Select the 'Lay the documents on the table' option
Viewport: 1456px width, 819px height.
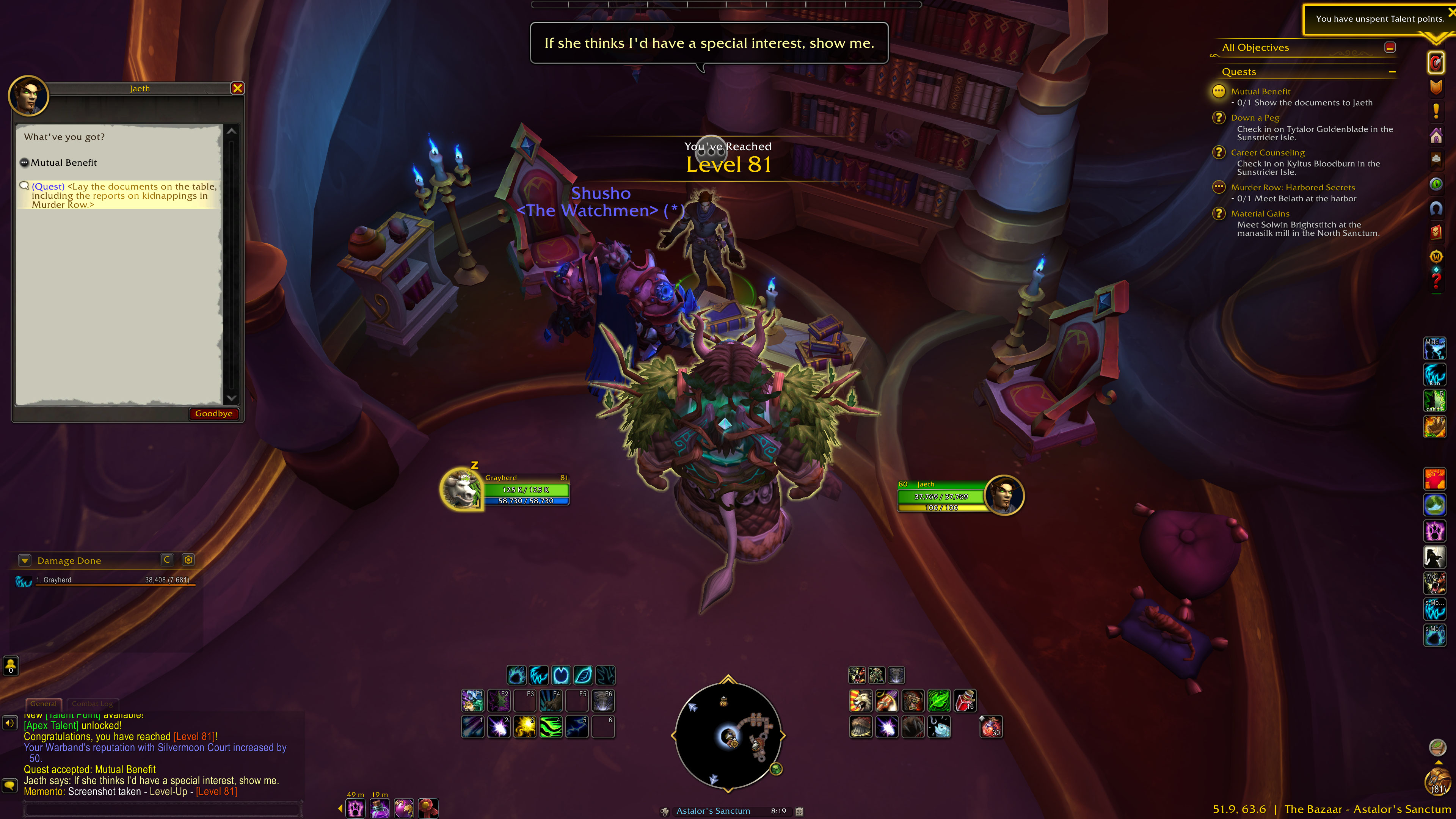click(124, 196)
